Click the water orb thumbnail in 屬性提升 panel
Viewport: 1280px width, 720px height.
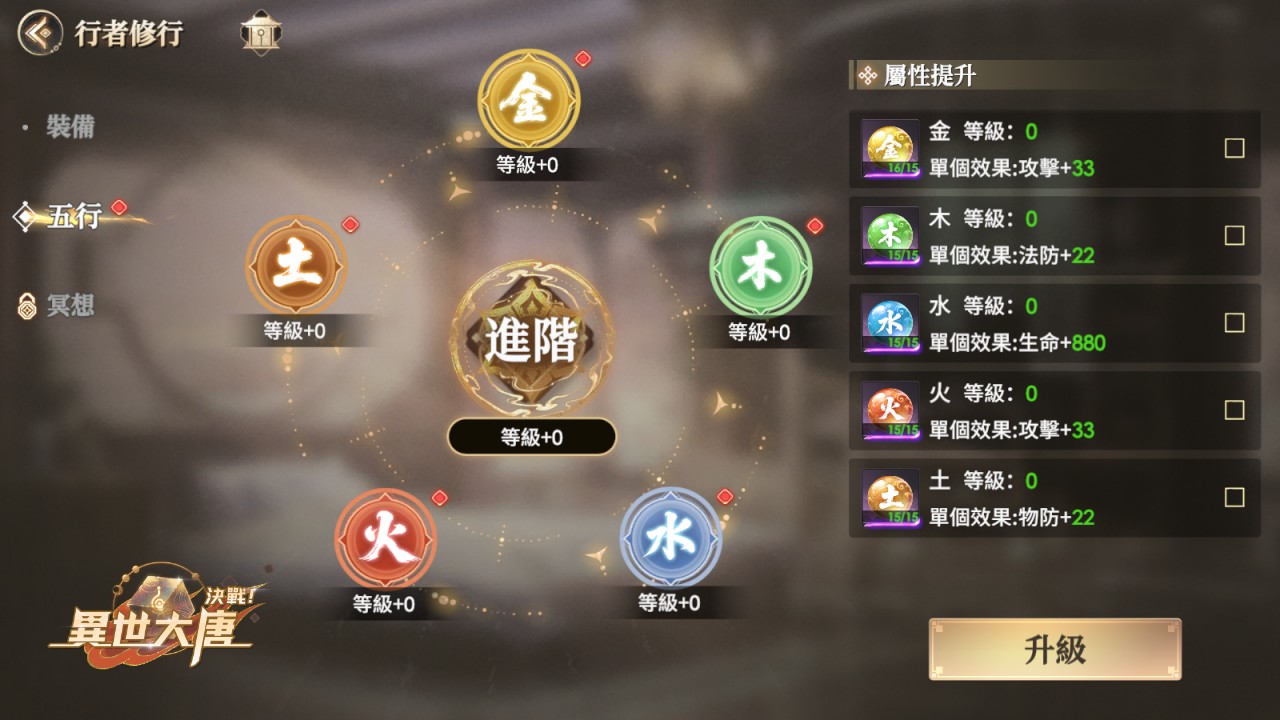(889, 322)
